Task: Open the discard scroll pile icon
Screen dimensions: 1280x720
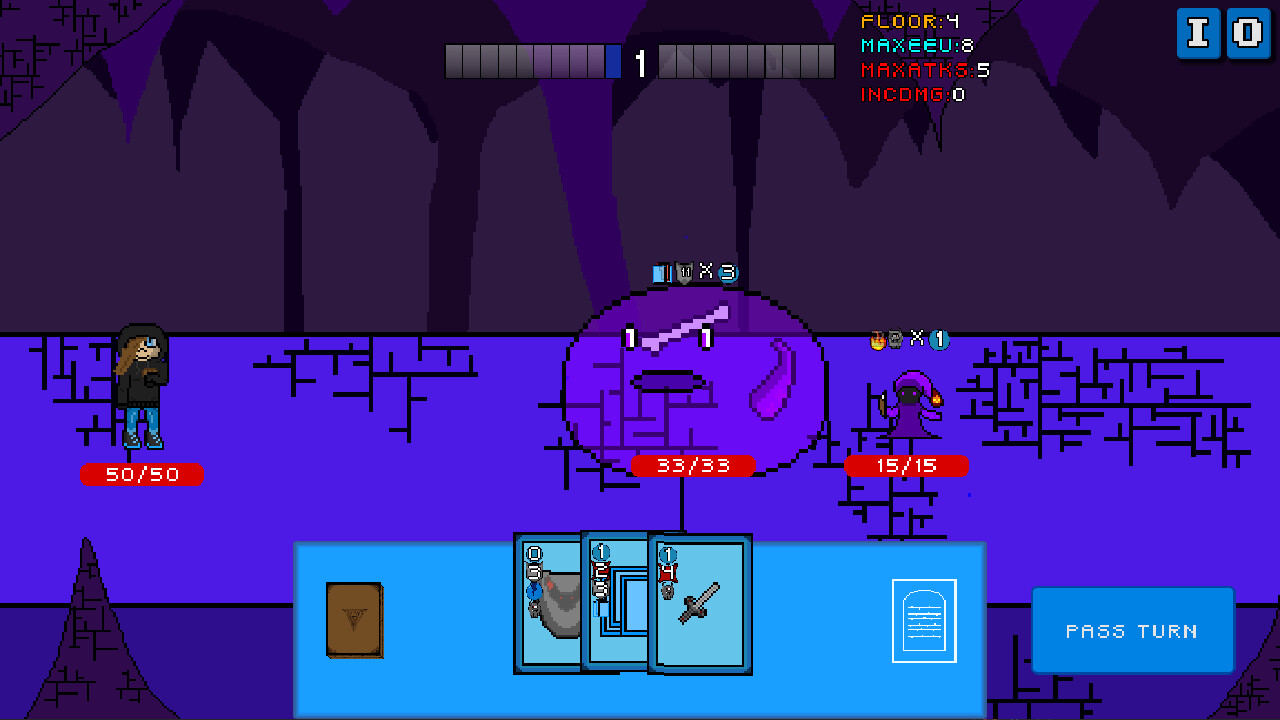Action: (x=922, y=620)
